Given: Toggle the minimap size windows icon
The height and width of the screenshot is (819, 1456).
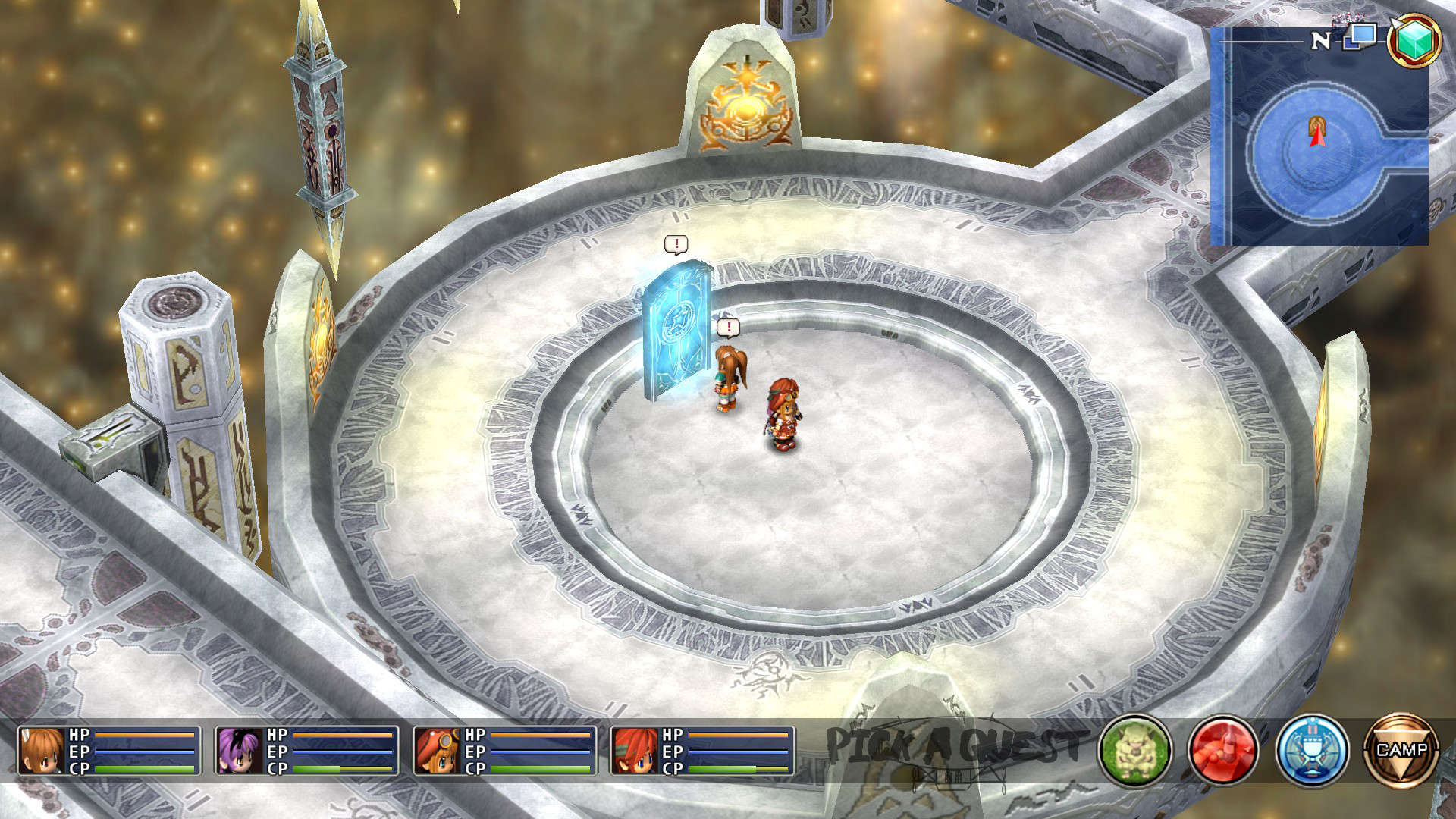Looking at the screenshot, I should coord(1360,36).
